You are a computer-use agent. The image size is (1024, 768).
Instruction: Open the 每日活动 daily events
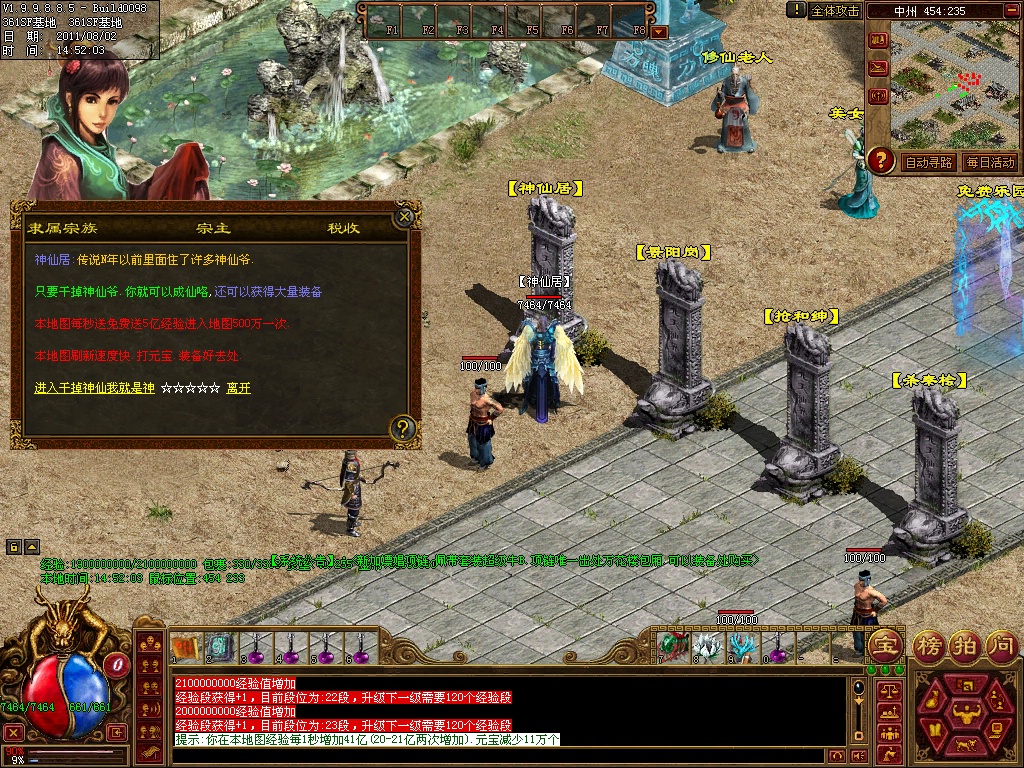[x=990, y=162]
